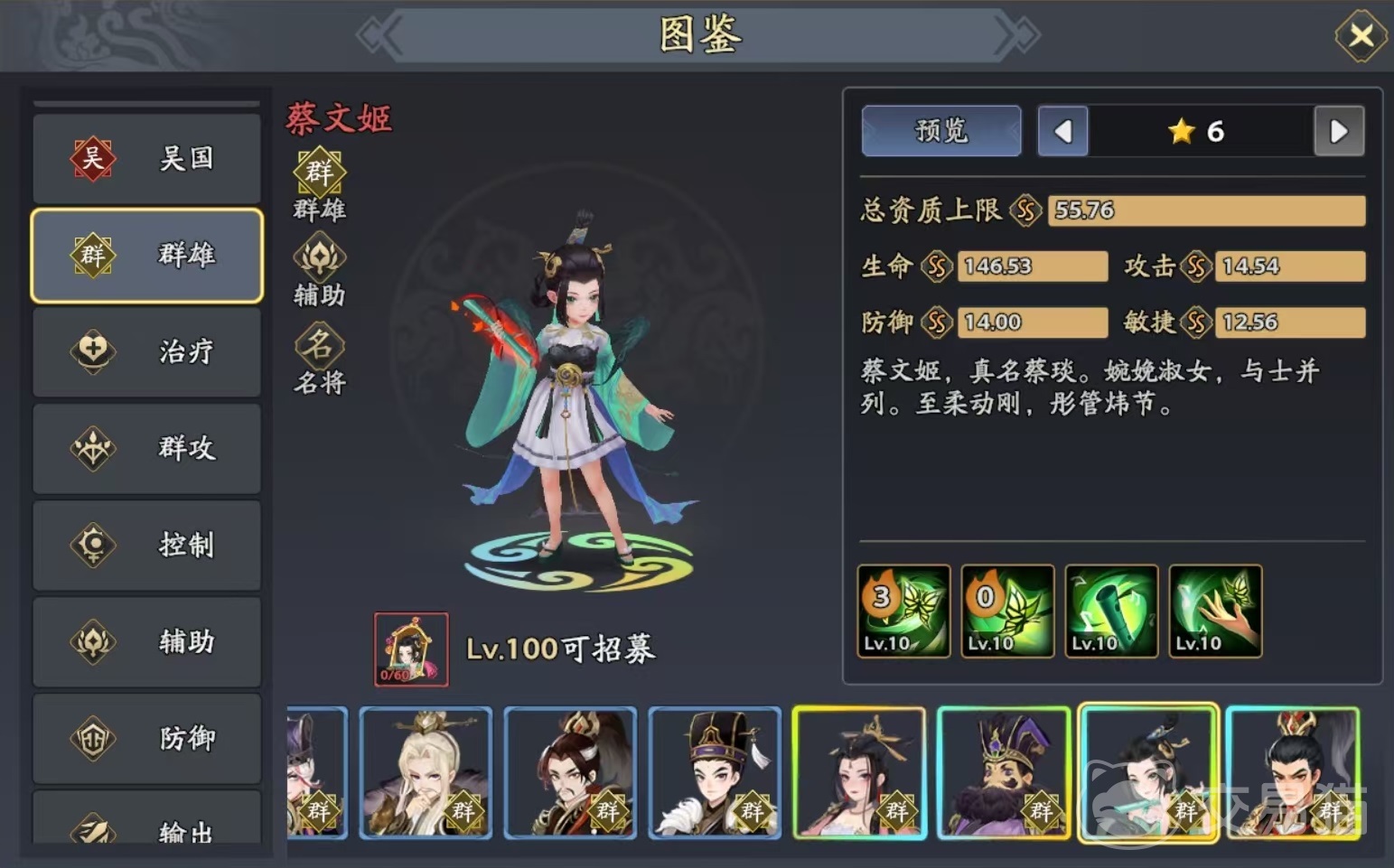Click the hand gesture skill icon
The width and height of the screenshot is (1394, 868).
pos(1214,611)
